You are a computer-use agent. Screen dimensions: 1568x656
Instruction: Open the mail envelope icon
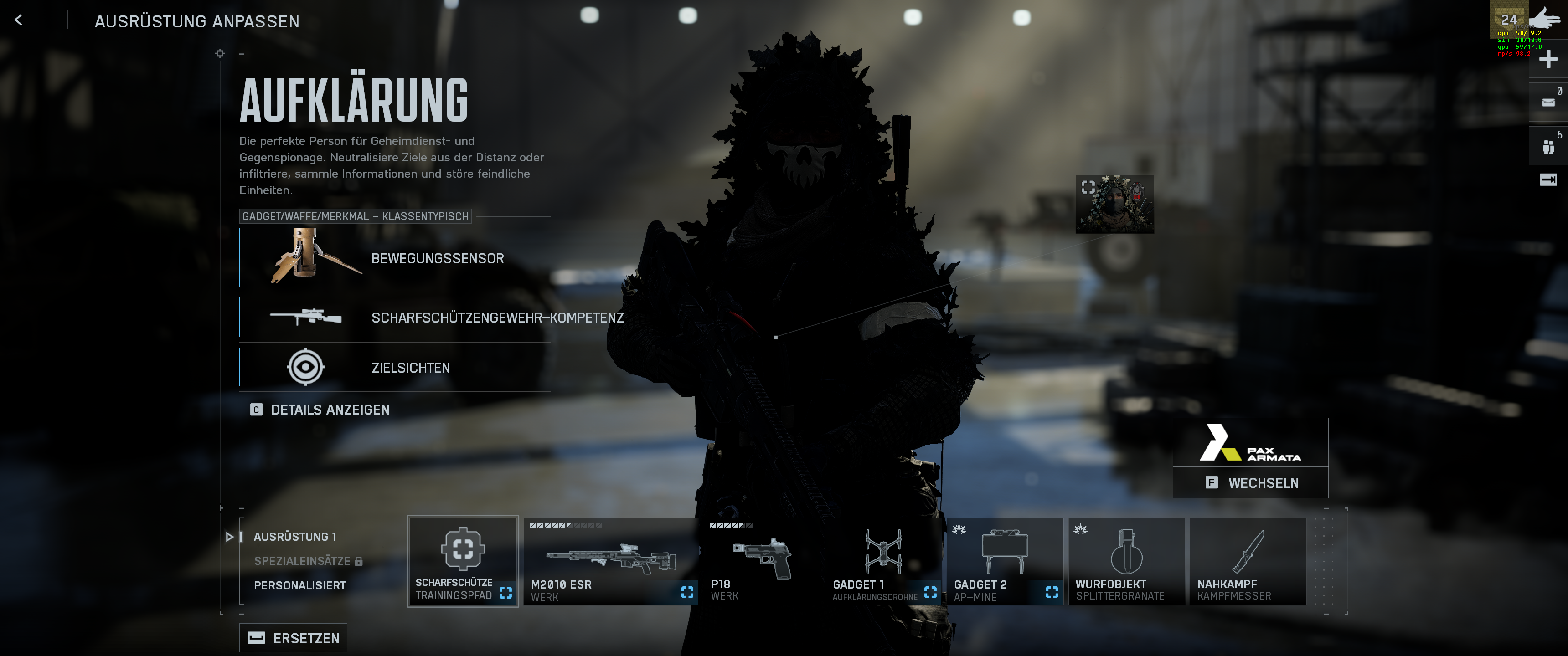tap(1548, 102)
